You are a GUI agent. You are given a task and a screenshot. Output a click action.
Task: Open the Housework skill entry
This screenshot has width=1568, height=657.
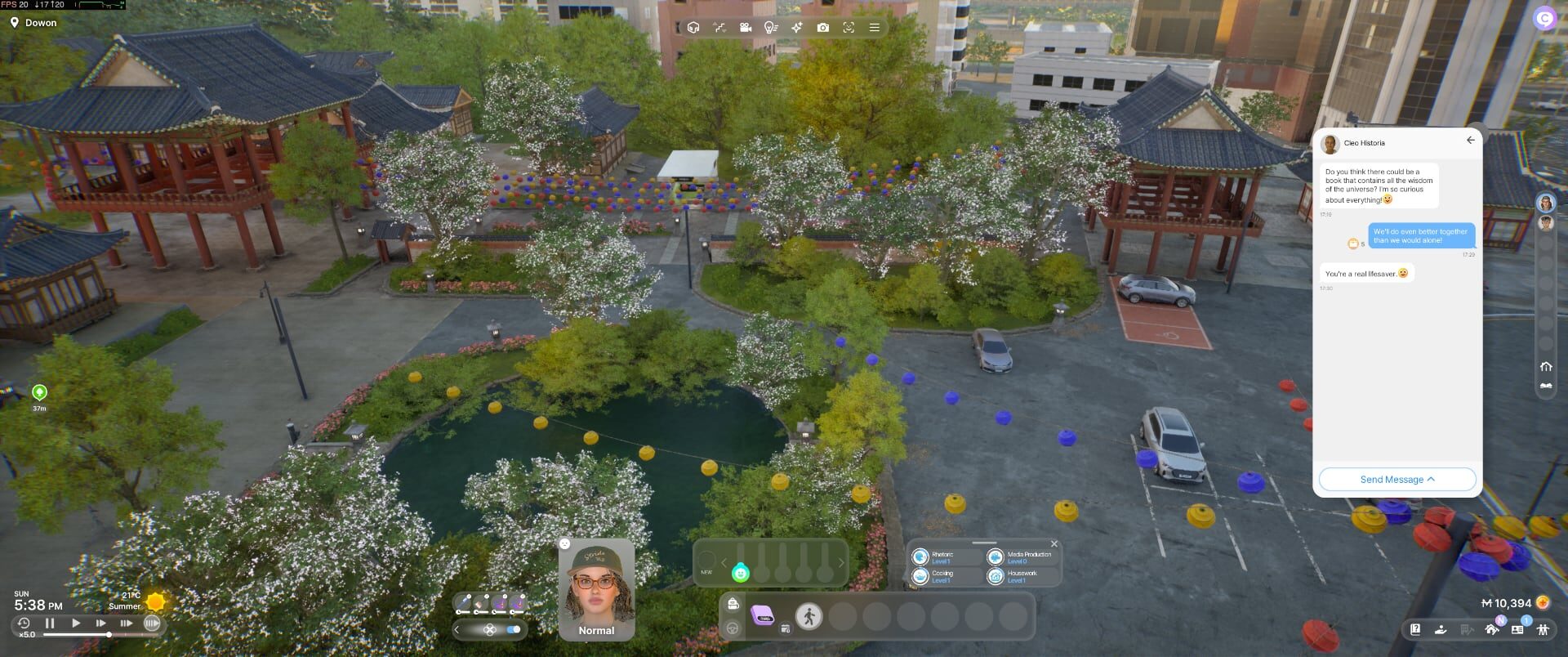click(1021, 576)
